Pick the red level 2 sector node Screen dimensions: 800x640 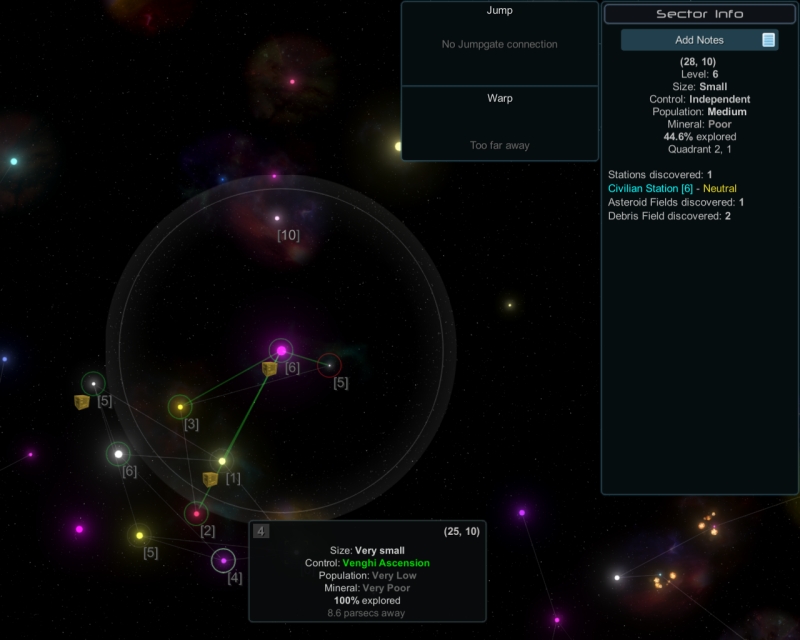pyautogui.click(x=196, y=514)
